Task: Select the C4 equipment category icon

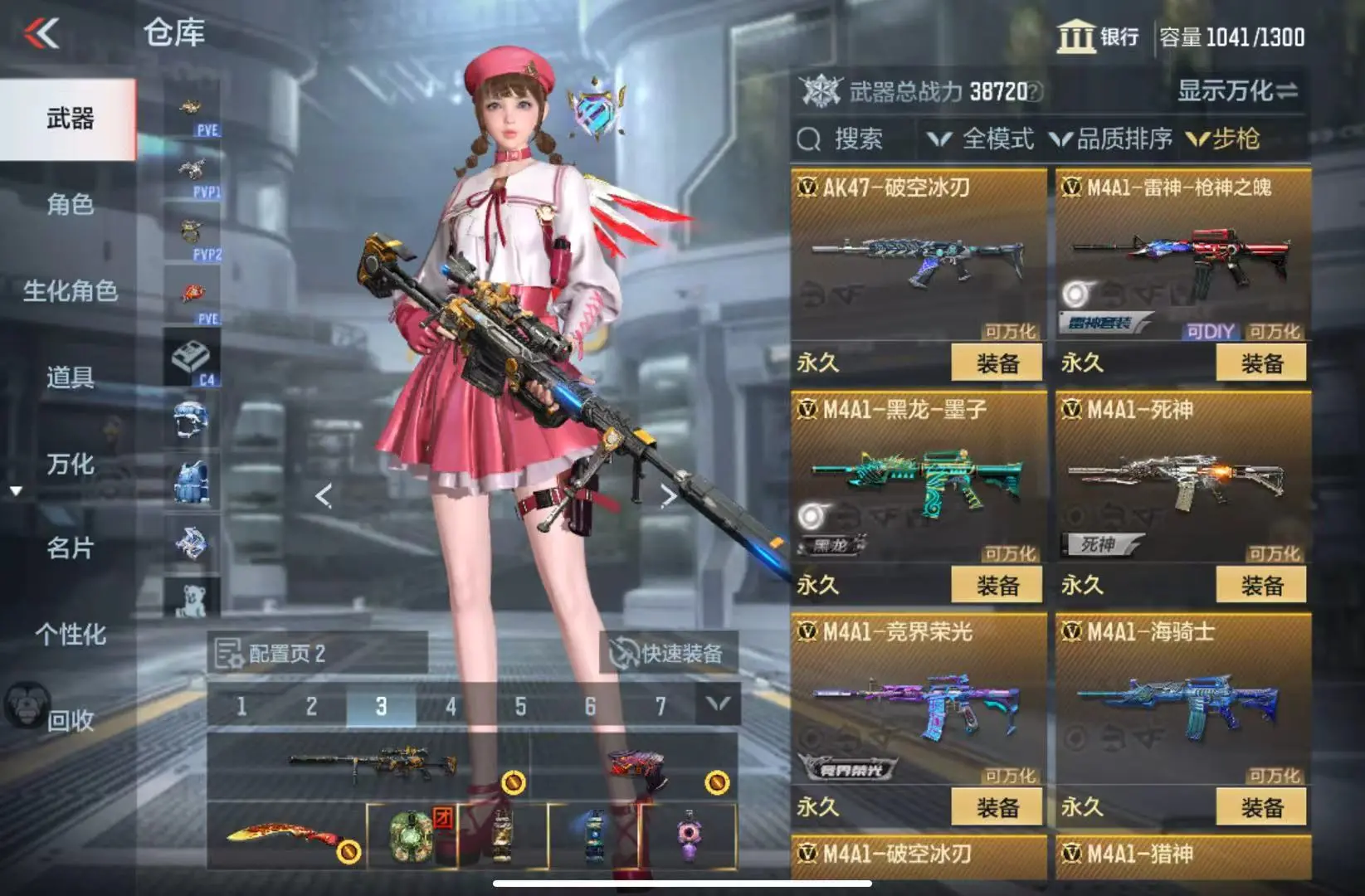Action: click(x=193, y=360)
